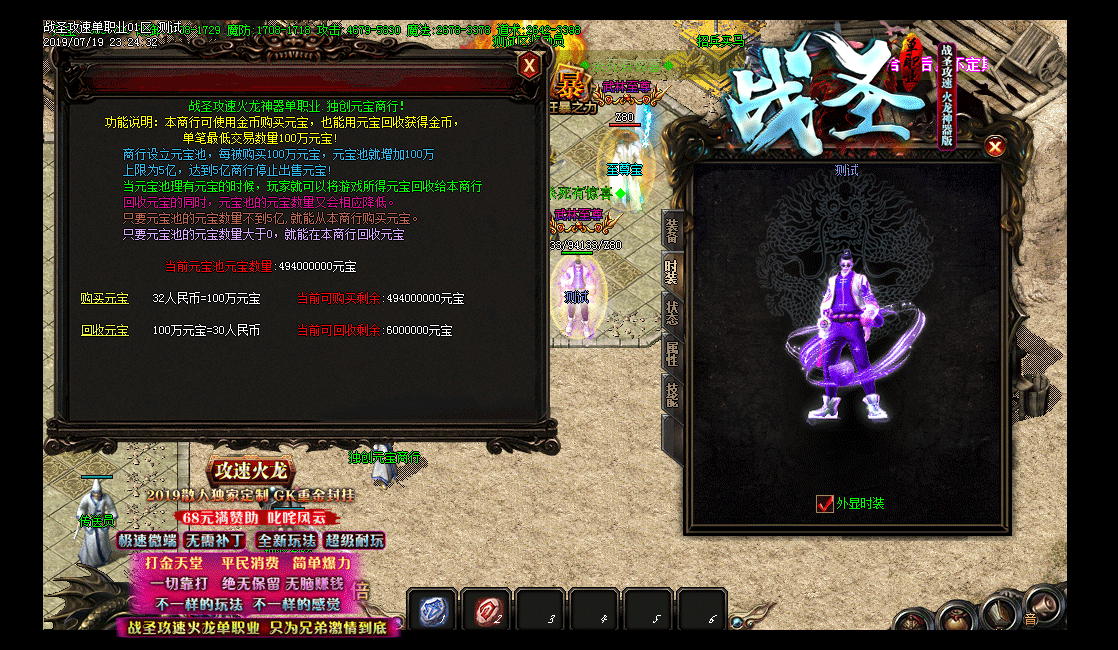The height and width of the screenshot is (650, 1118).
Task: Close the character fashion panel
Action: pos(995,147)
